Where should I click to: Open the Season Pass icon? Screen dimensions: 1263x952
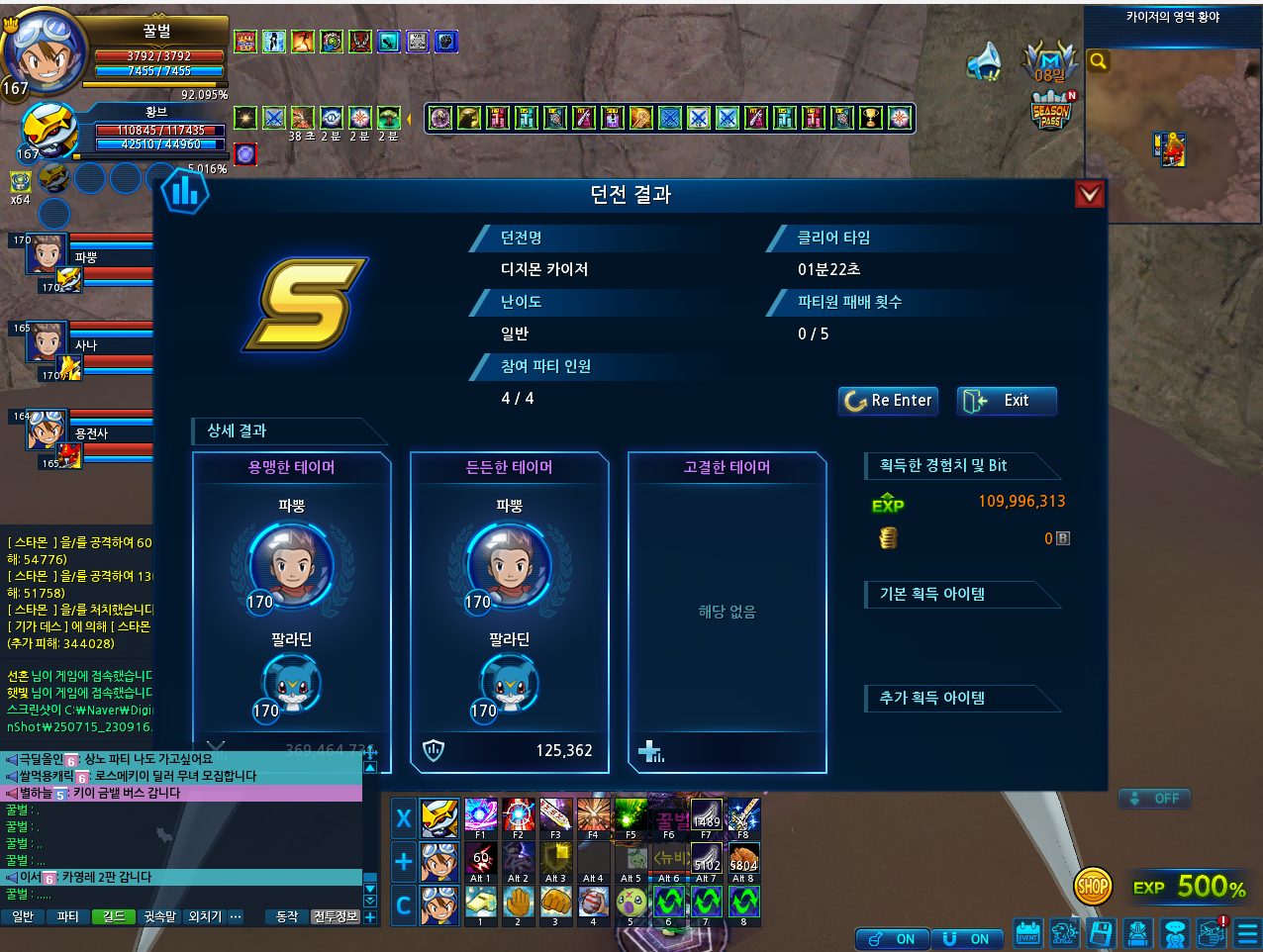tap(1051, 110)
